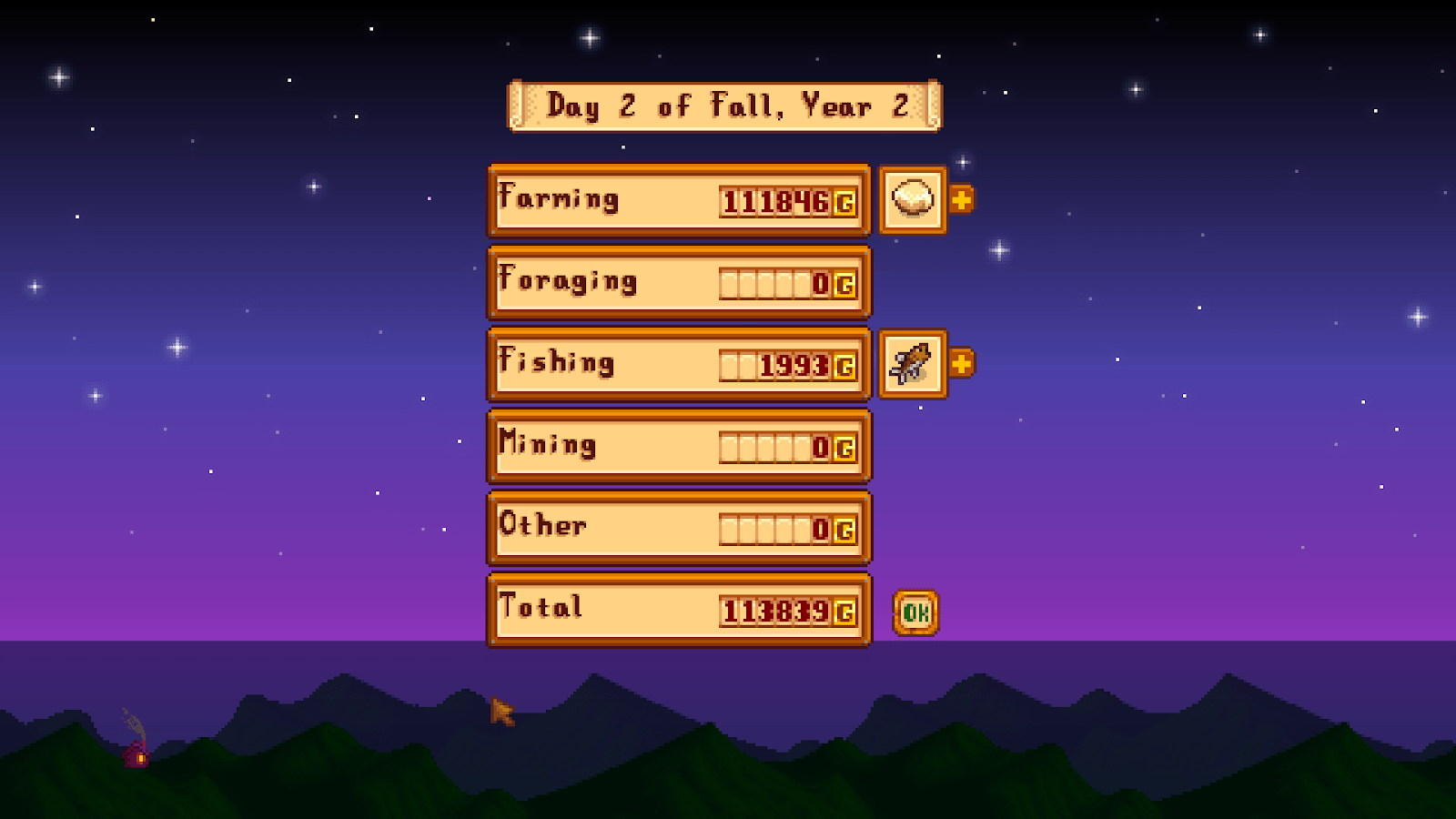Click the Other category label
This screenshot has height=819, width=1456.
542,526
